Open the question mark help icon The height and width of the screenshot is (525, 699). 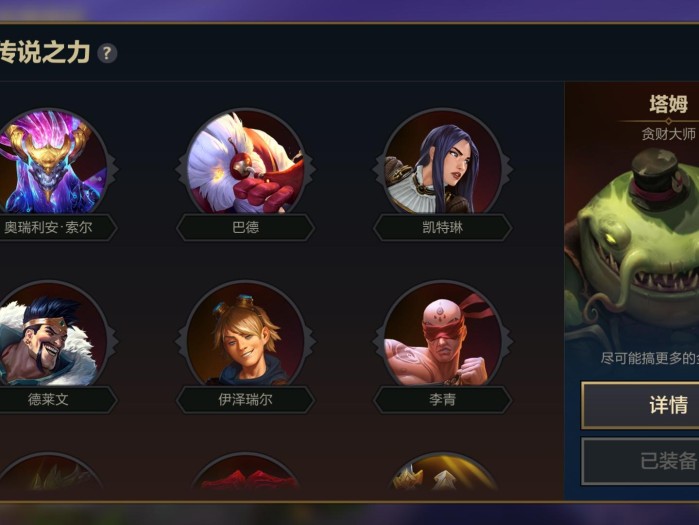(107, 53)
